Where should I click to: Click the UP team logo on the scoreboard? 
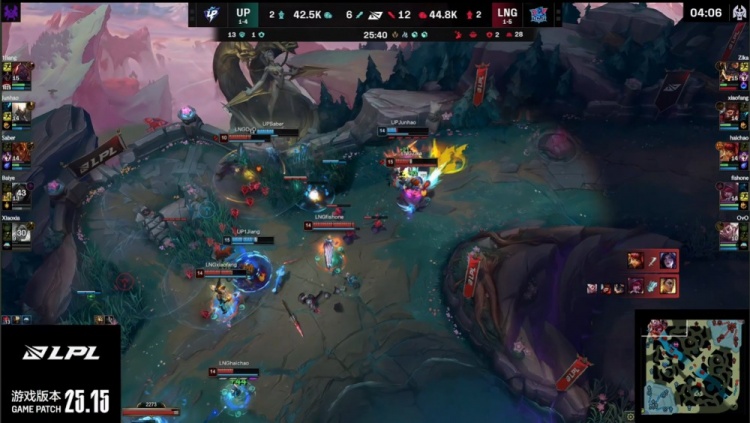click(x=210, y=14)
